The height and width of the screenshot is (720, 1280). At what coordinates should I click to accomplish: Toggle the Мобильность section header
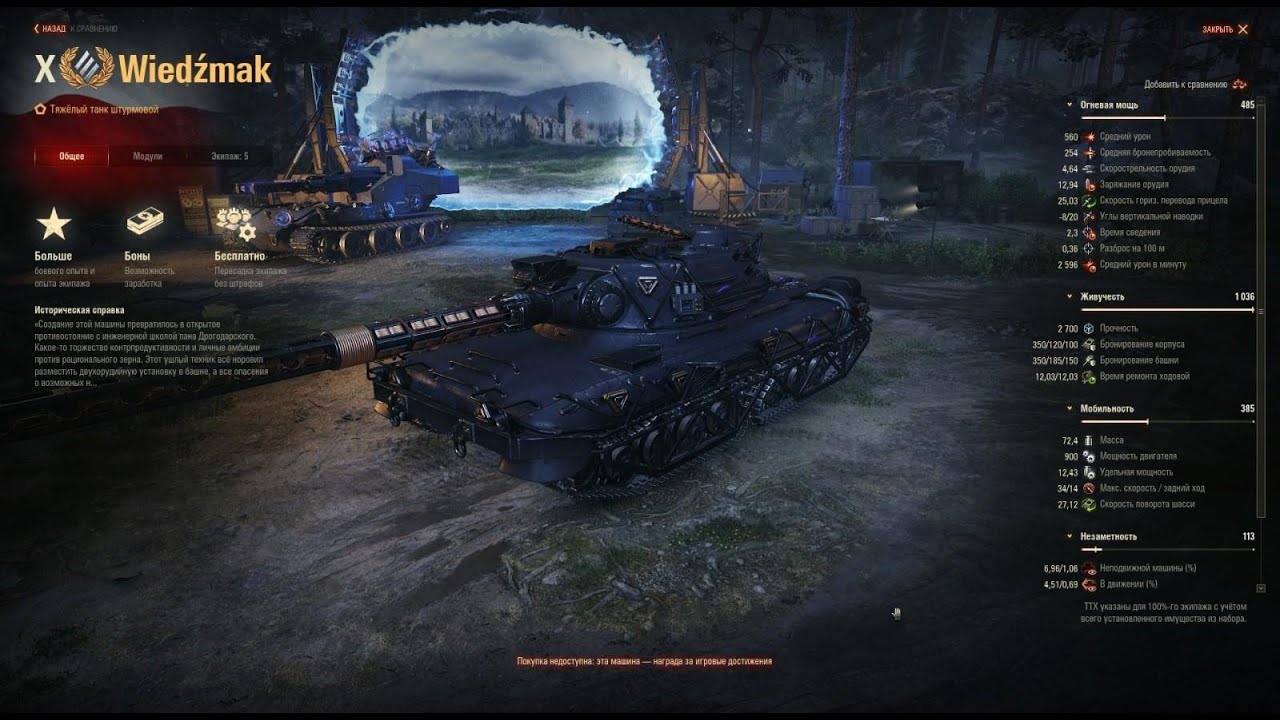[1106, 409]
